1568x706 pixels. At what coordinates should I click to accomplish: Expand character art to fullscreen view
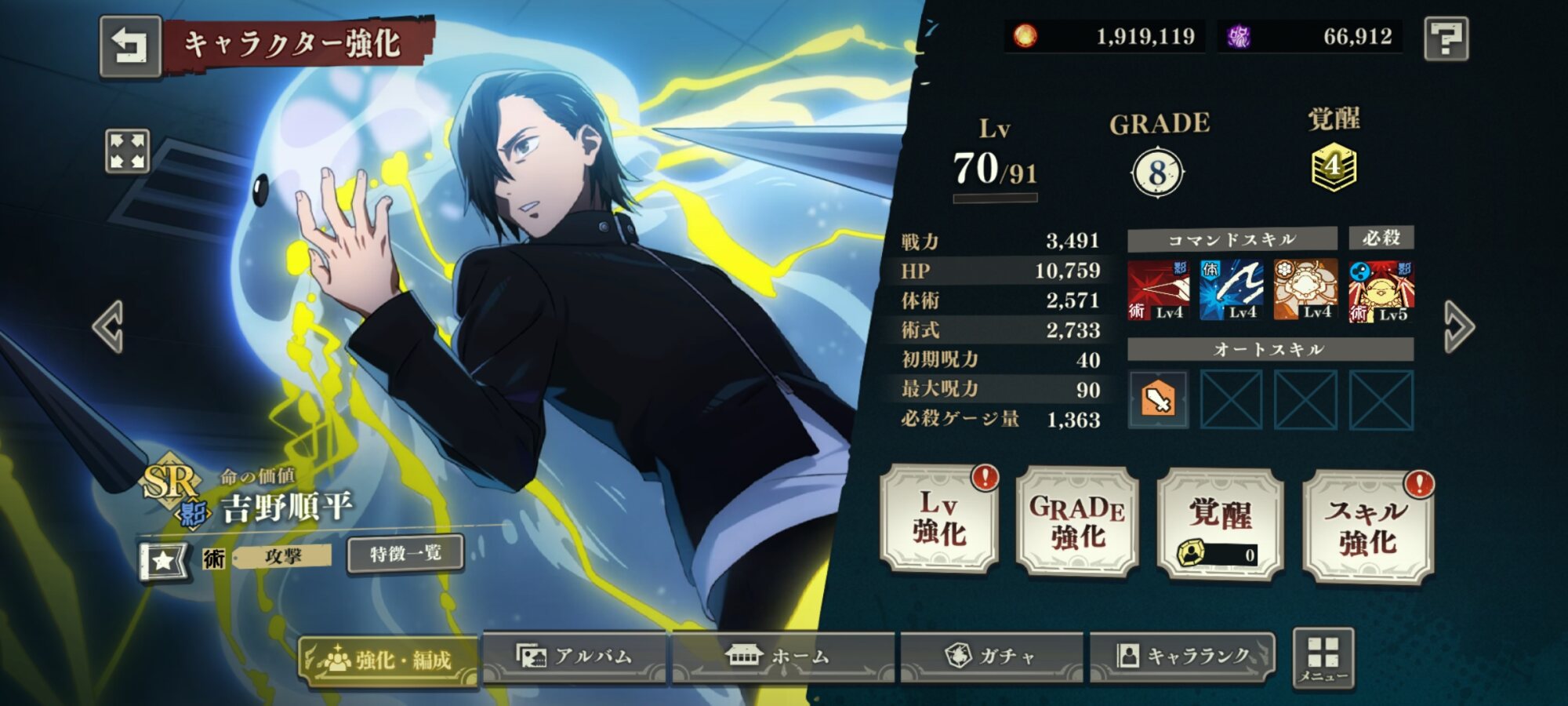tap(127, 151)
